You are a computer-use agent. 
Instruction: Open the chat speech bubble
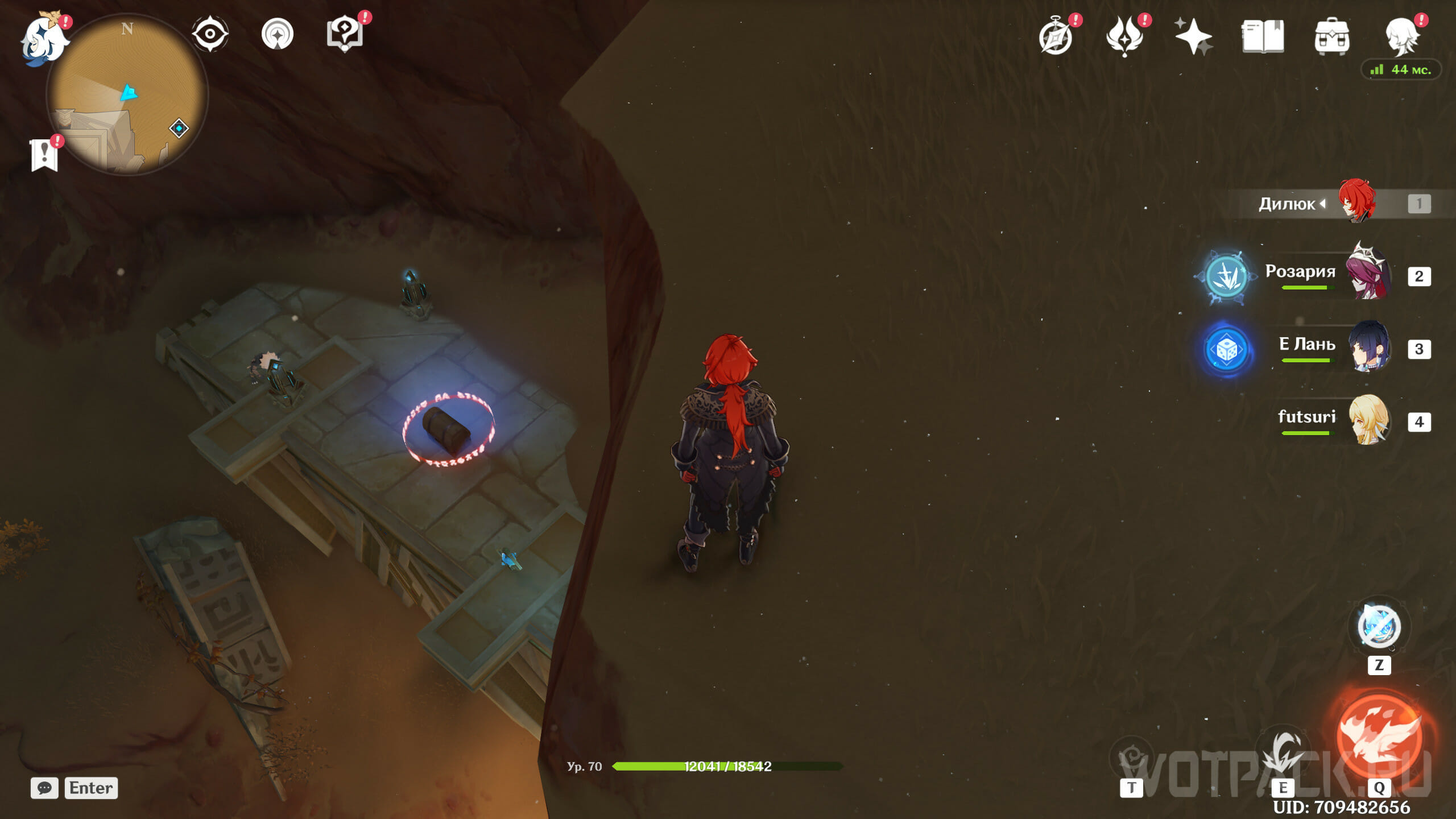click(44, 788)
